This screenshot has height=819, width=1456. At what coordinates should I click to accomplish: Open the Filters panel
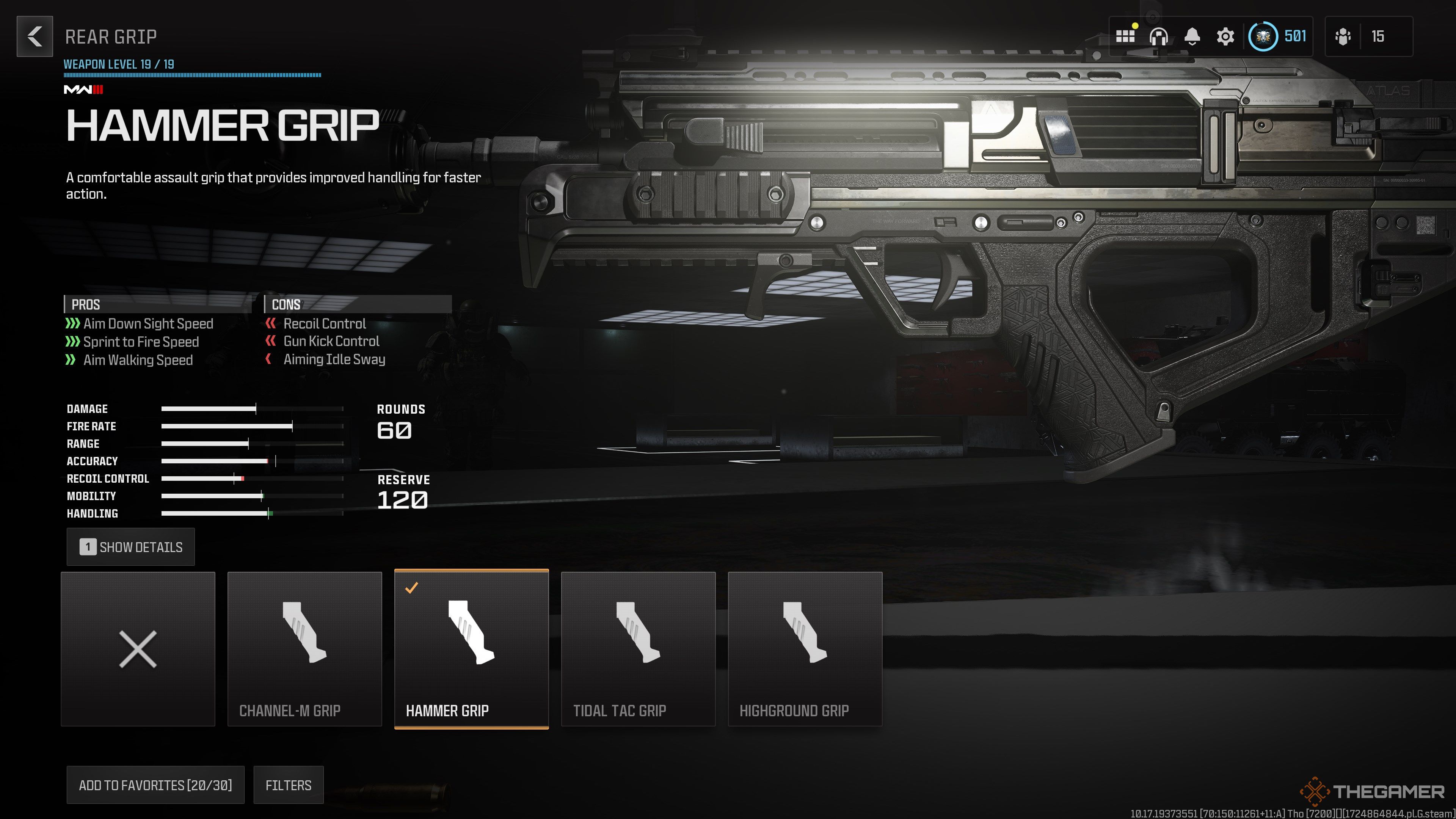(288, 785)
